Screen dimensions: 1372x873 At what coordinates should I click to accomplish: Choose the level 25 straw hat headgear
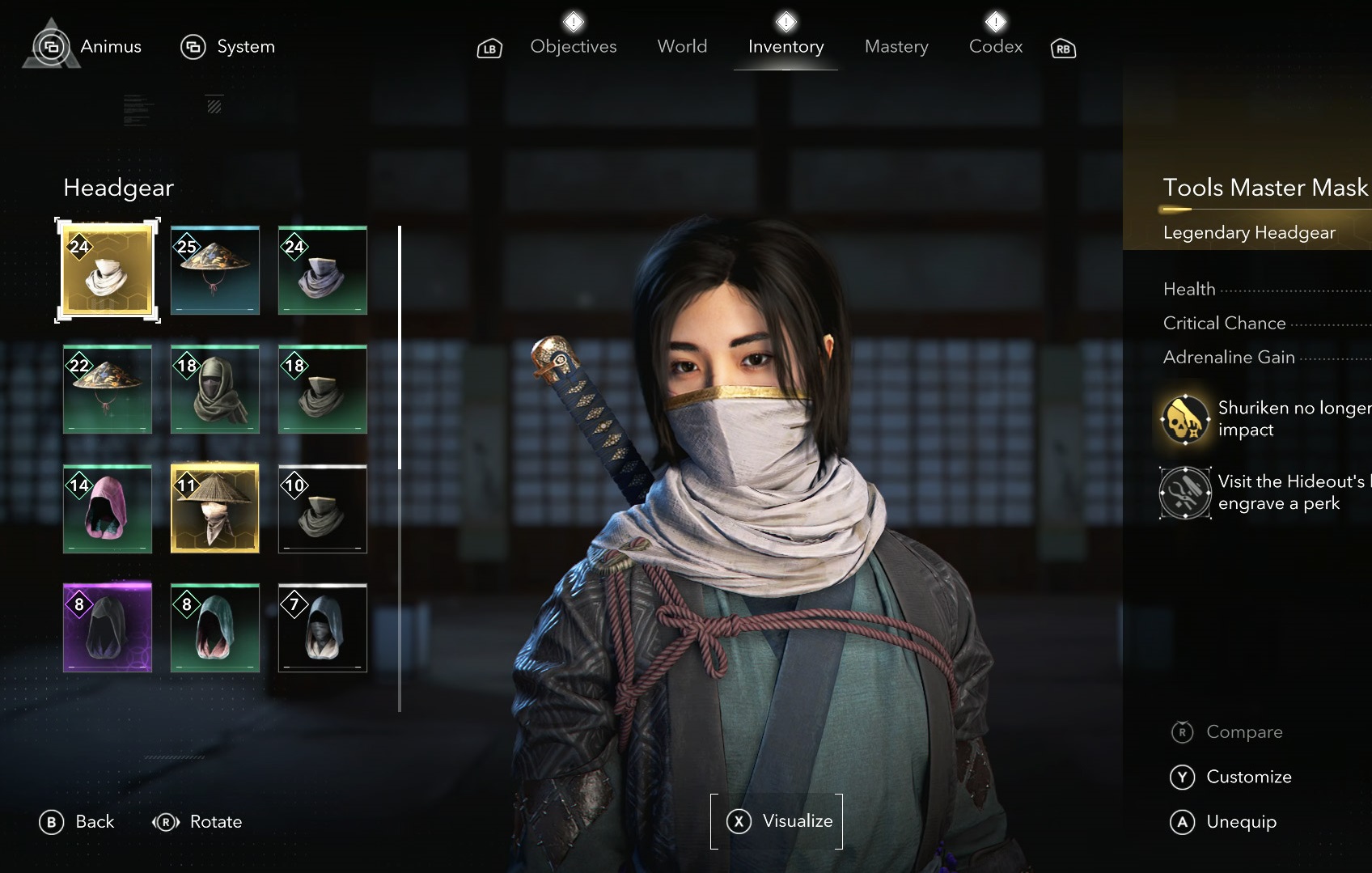pyautogui.click(x=215, y=270)
